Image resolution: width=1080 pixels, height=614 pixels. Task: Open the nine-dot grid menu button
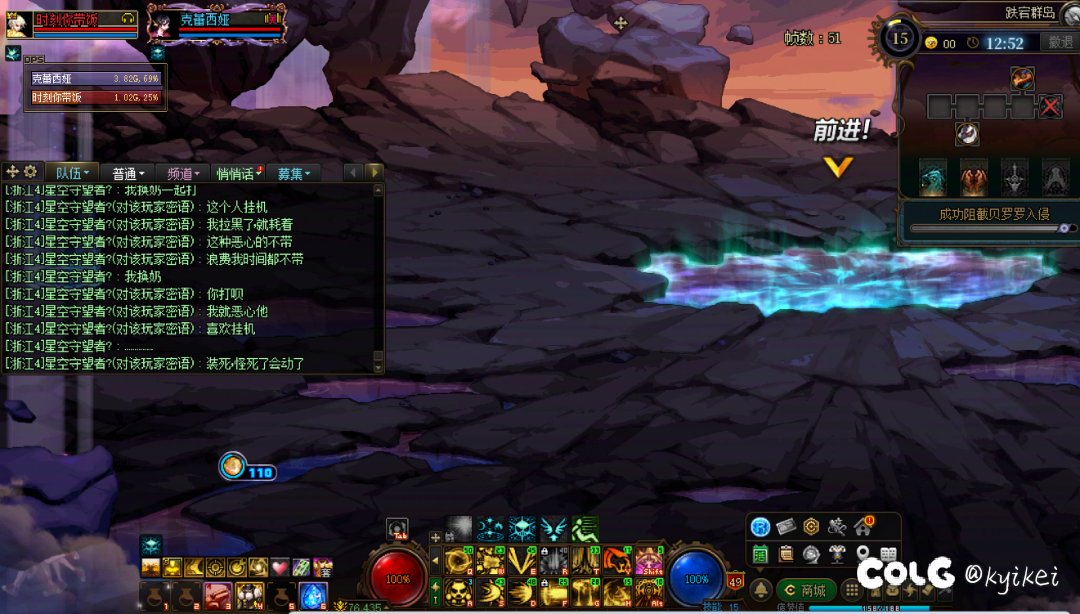point(851,590)
